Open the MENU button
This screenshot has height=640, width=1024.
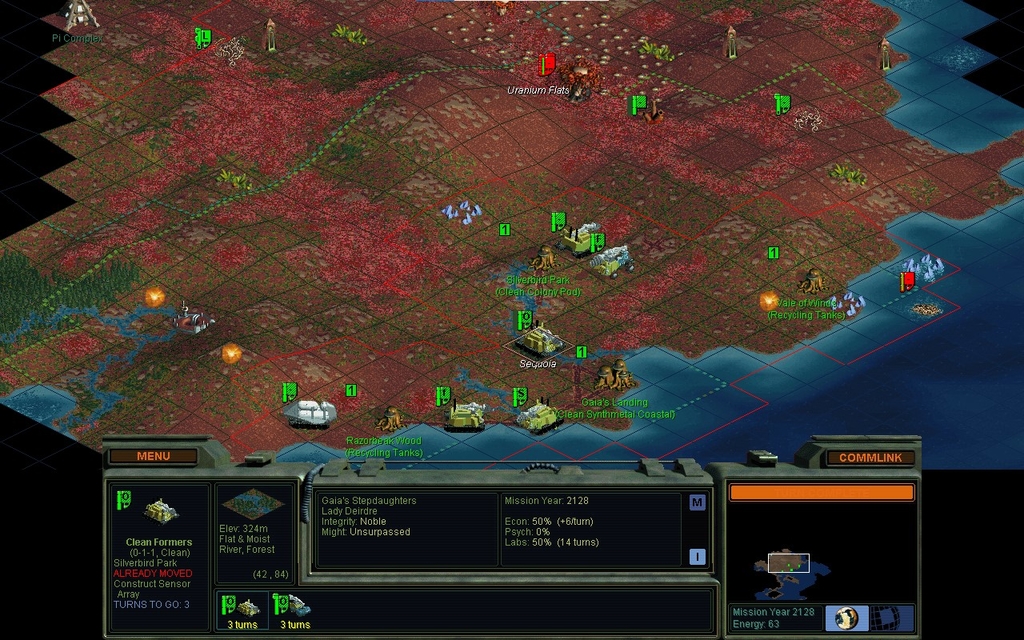(153, 456)
